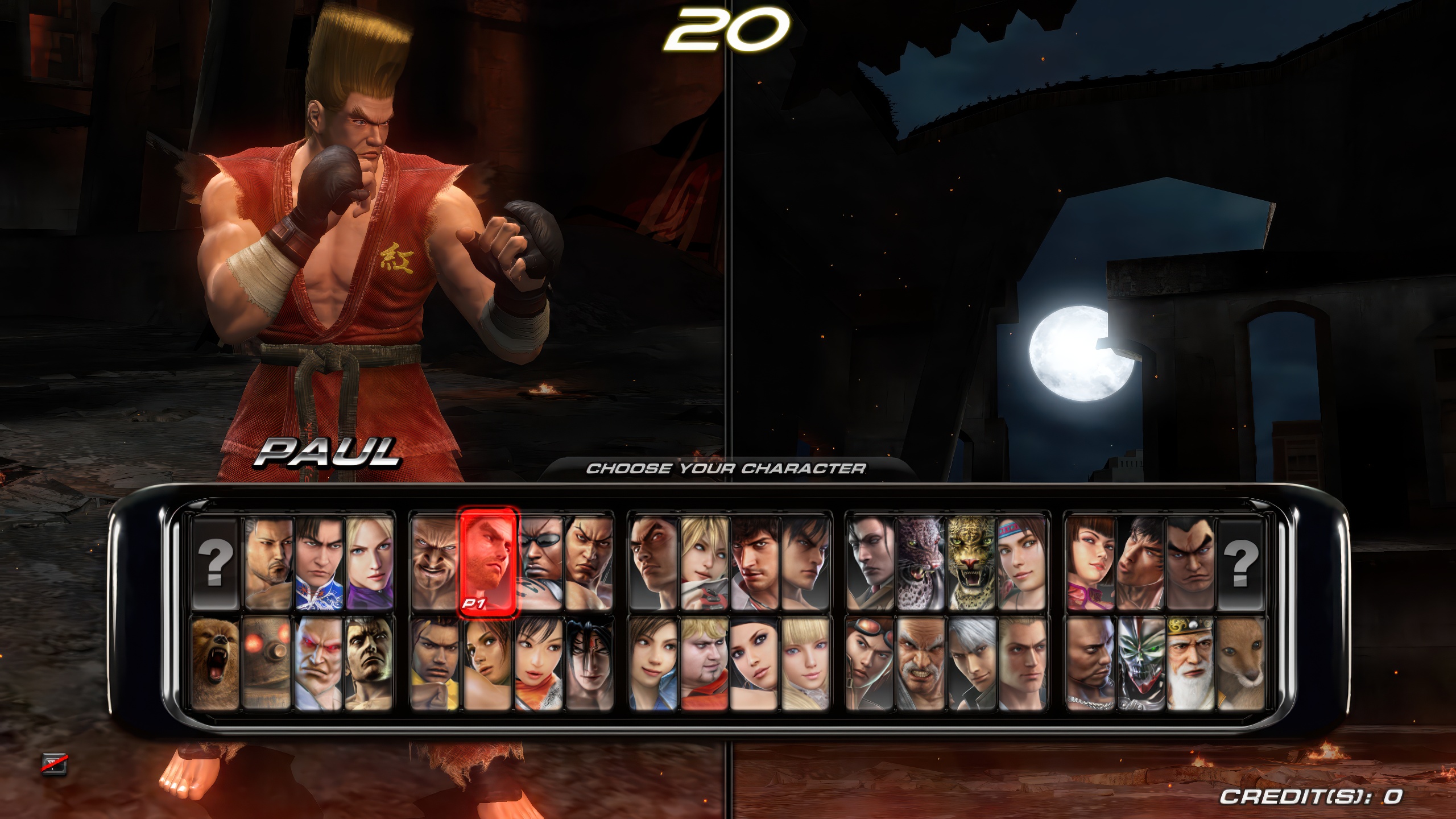Select Bryan with glowing red eyes
The width and height of the screenshot is (1456, 819).
click(x=318, y=663)
